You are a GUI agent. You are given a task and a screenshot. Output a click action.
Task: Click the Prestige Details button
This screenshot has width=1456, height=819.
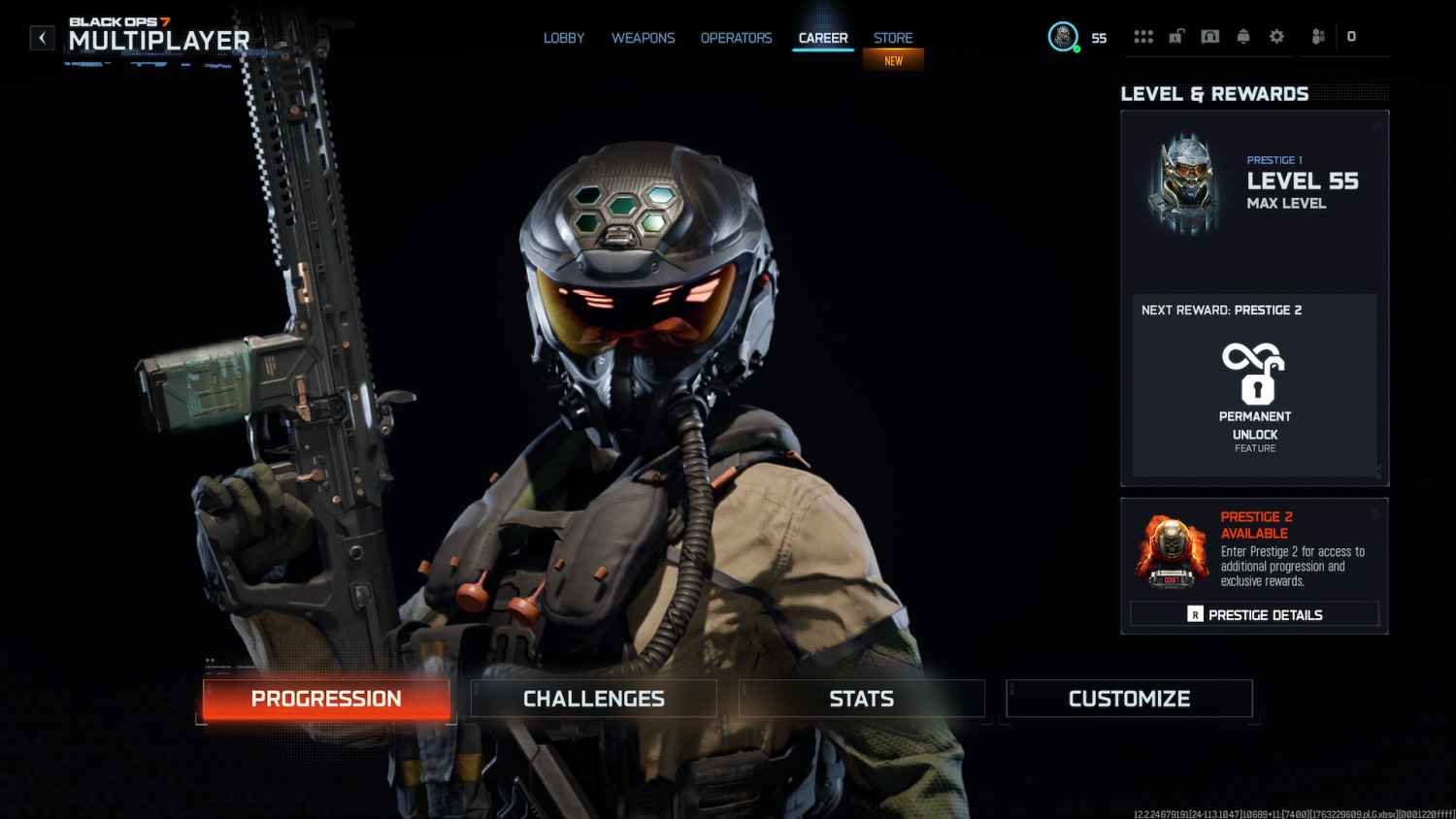click(x=1254, y=613)
